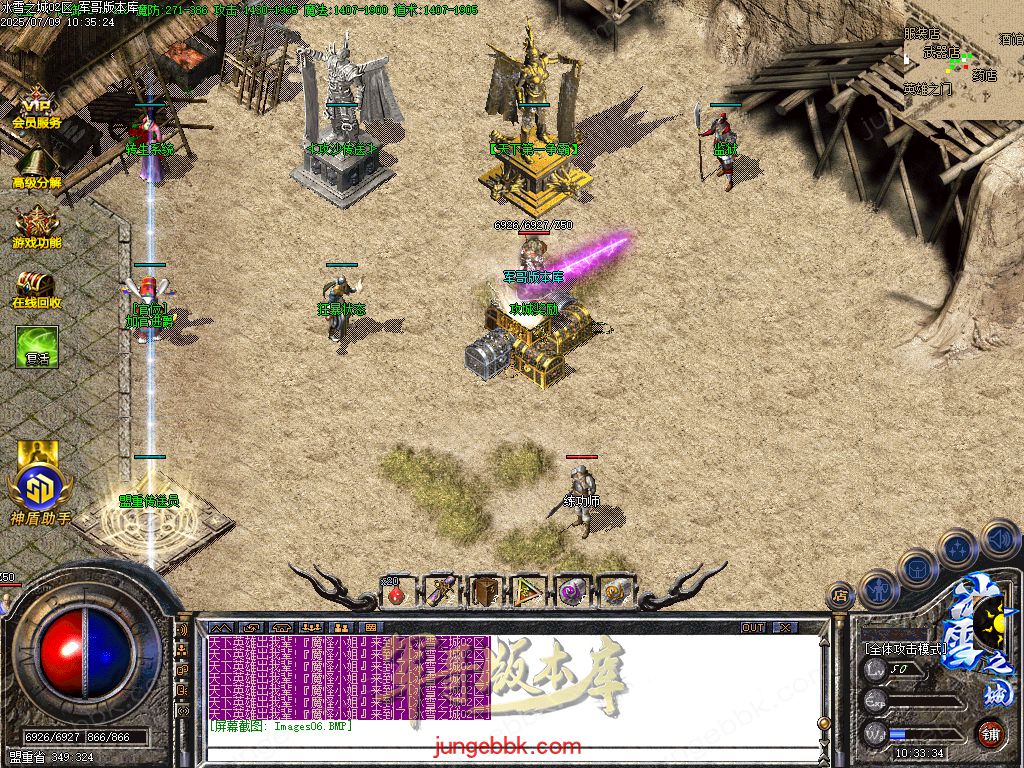Open the character equipment round button
The width and height of the screenshot is (1024, 768).
[x=878, y=589]
